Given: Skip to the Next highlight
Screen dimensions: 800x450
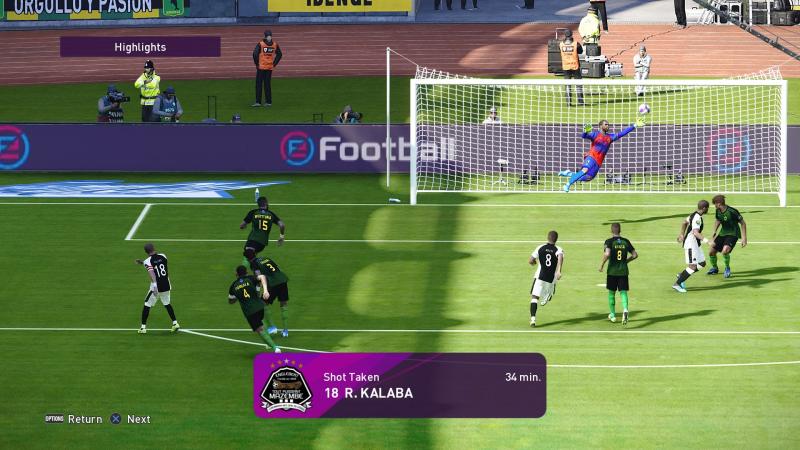Looking at the screenshot, I should coord(131,419).
